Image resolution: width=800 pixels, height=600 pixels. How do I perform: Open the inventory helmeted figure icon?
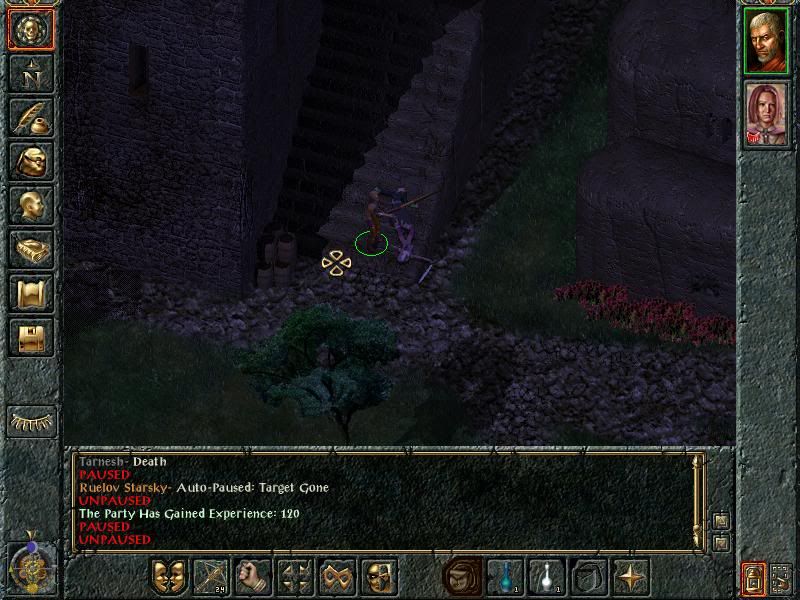click(31, 161)
